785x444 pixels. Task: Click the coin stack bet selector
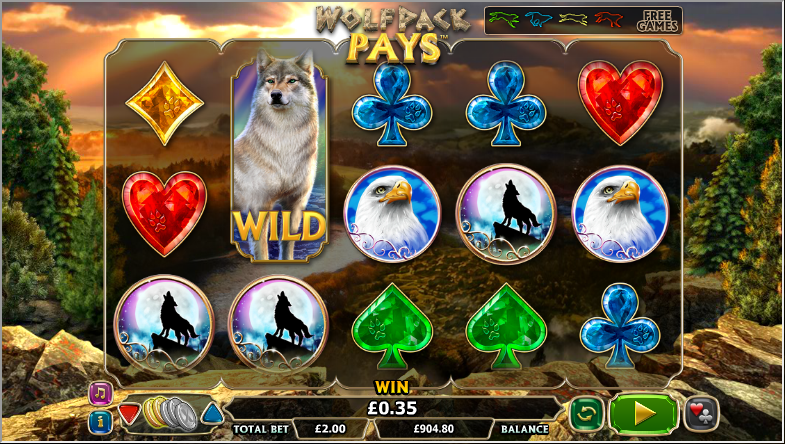coord(169,411)
